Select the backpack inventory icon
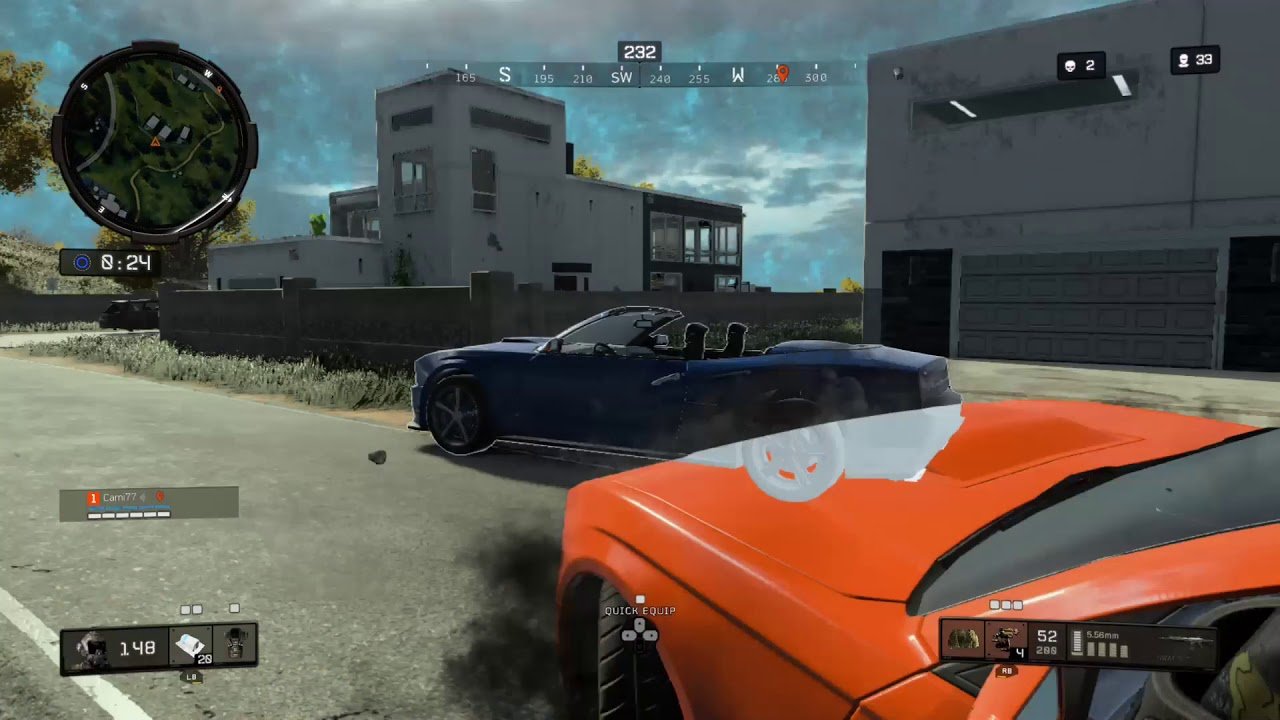The image size is (1280, 720). click(963, 640)
